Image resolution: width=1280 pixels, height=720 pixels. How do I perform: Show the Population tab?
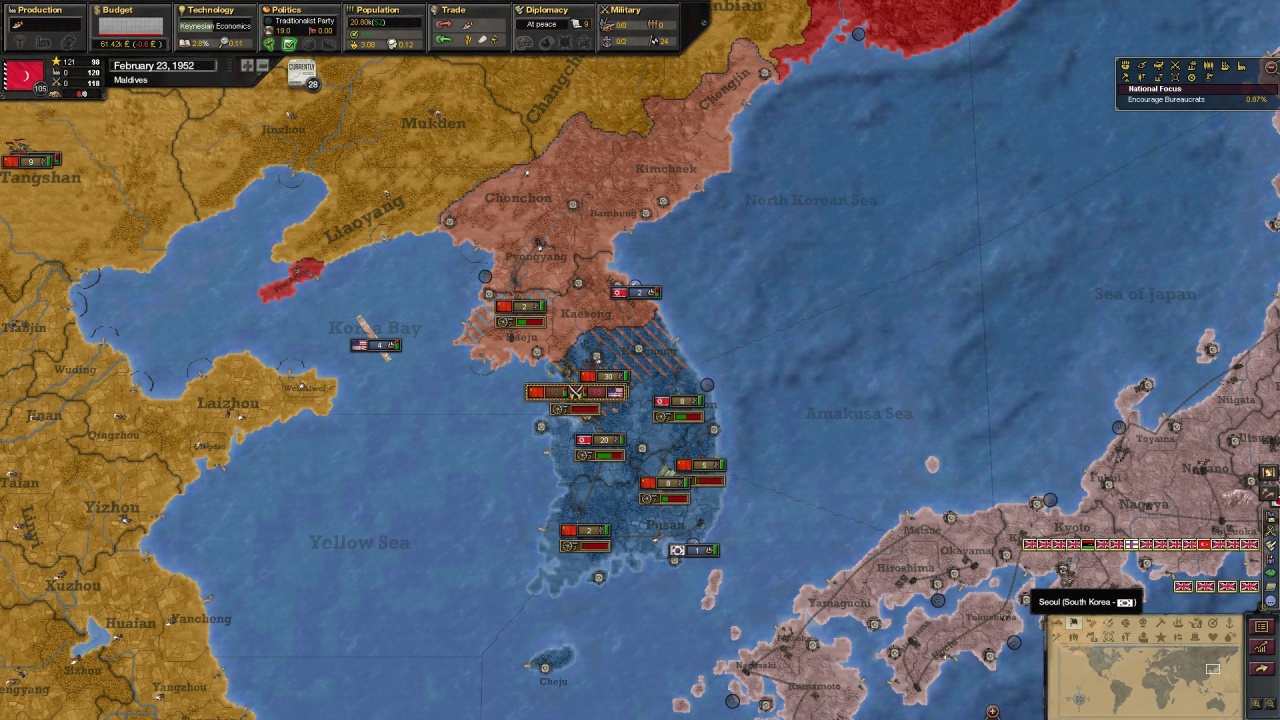377,10
